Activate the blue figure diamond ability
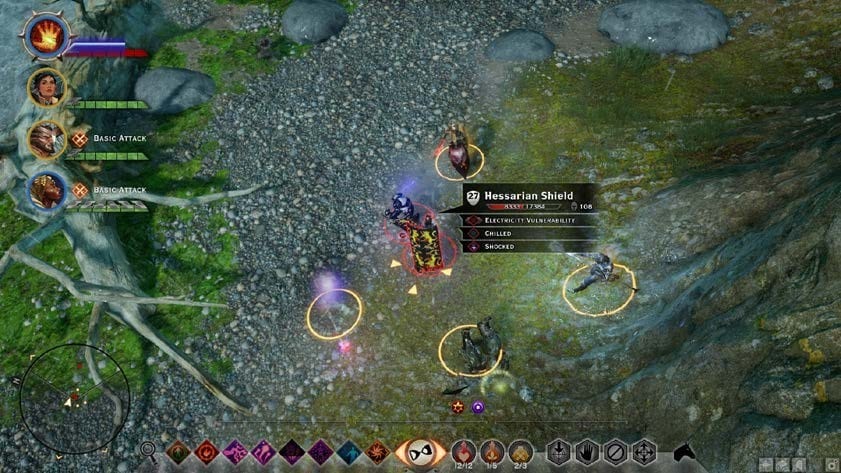 pyautogui.click(x=349, y=452)
